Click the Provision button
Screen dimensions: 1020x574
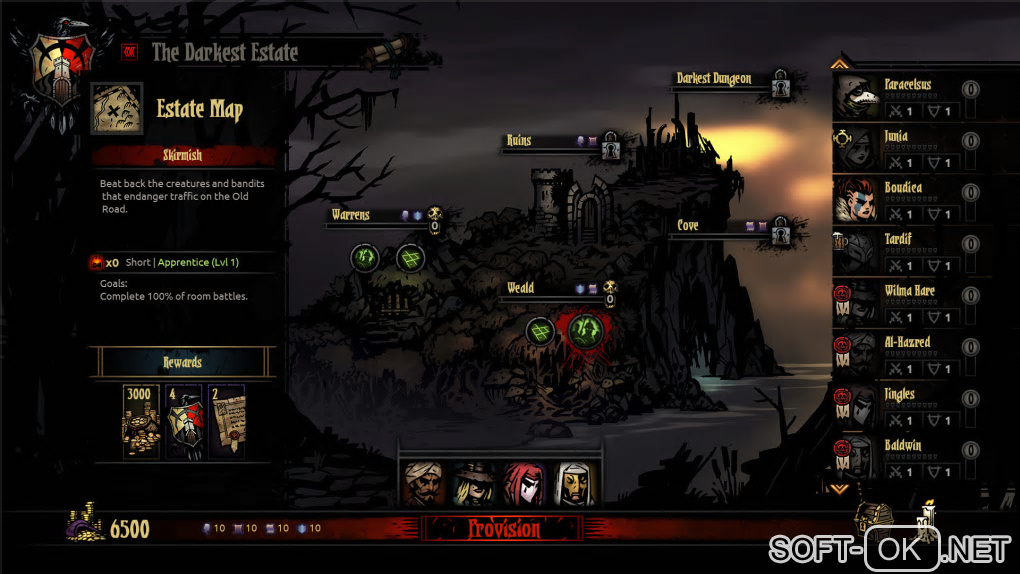(503, 529)
